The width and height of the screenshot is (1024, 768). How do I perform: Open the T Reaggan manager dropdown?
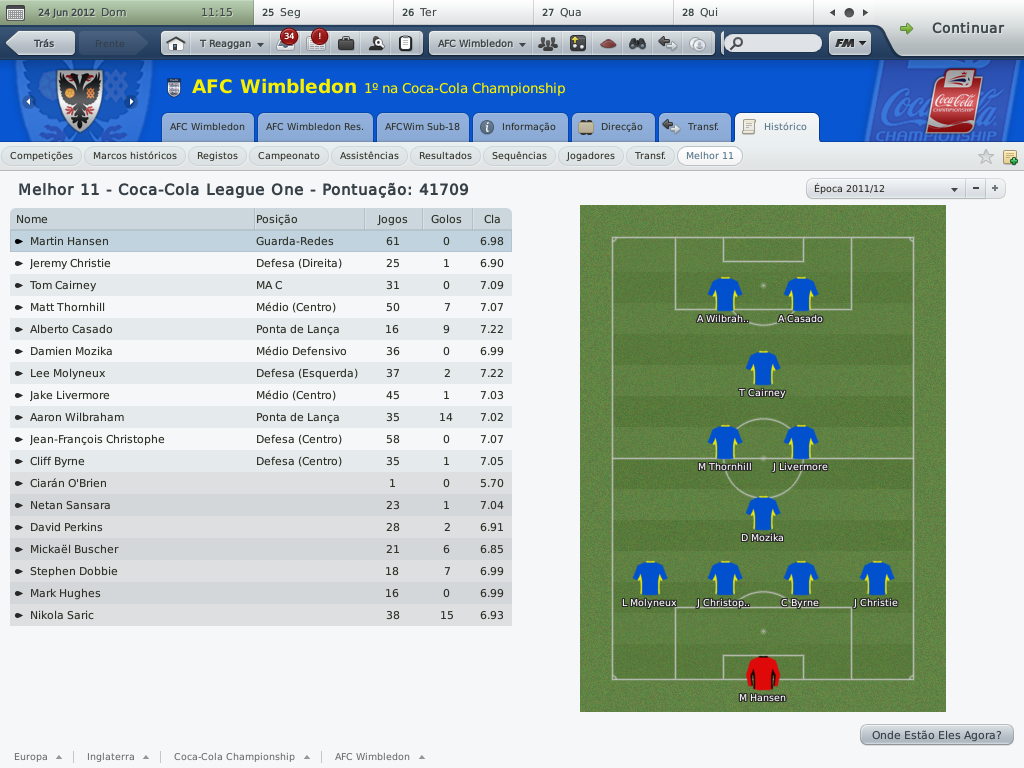coord(232,44)
